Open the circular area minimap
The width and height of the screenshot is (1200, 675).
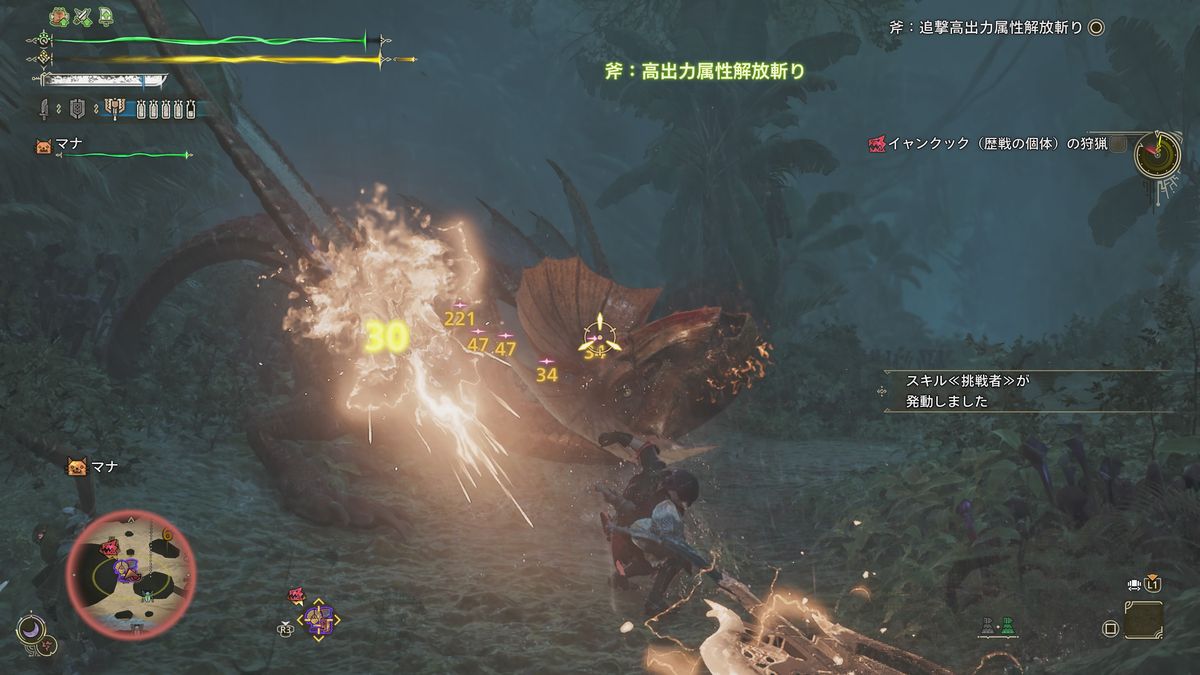pos(130,572)
